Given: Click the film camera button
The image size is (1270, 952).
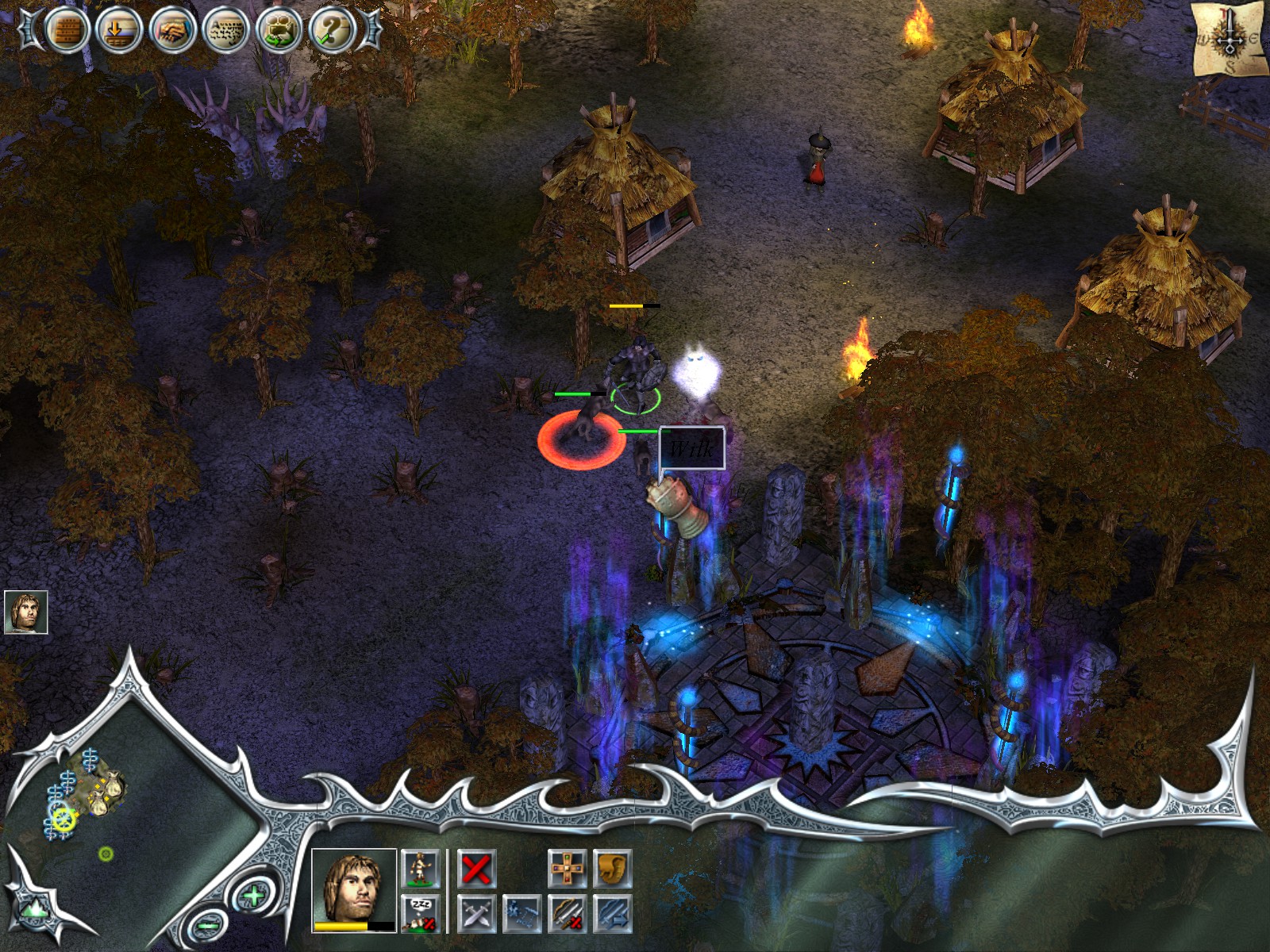Looking at the screenshot, I should pos(279,30).
